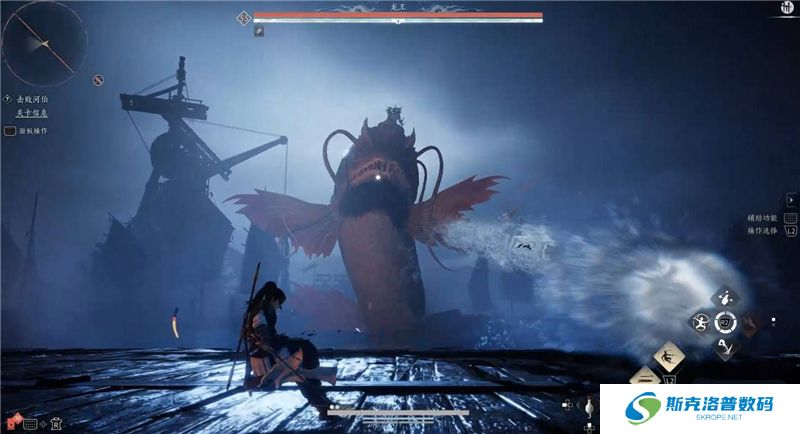Click the red diamond icon in bottom-left corner
This screenshot has height=434, width=800.
(x=13, y=423)
